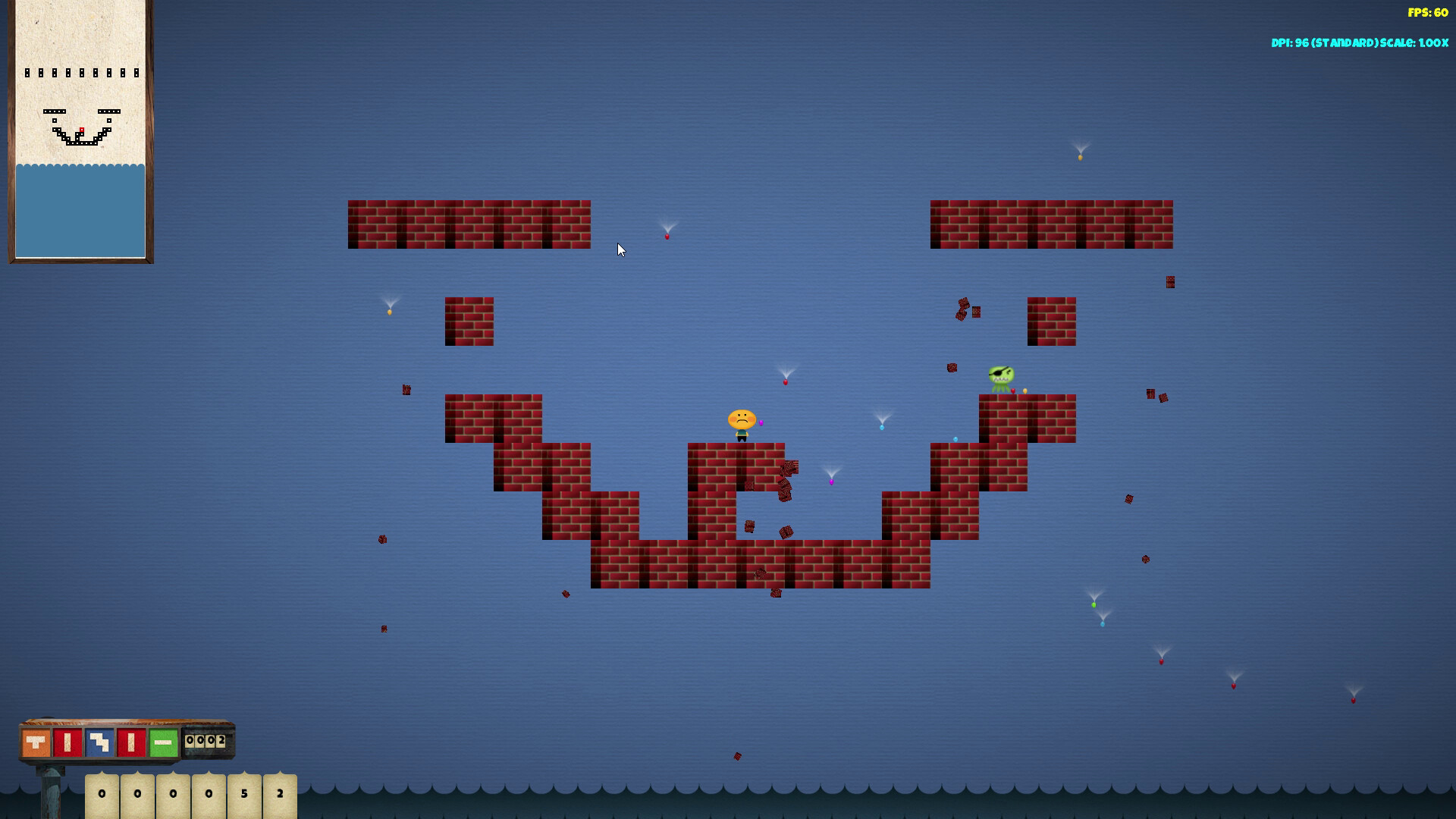Select the second red I-piece tile
This screenshot has width=1456, height=819.
(x=131, y=742)
